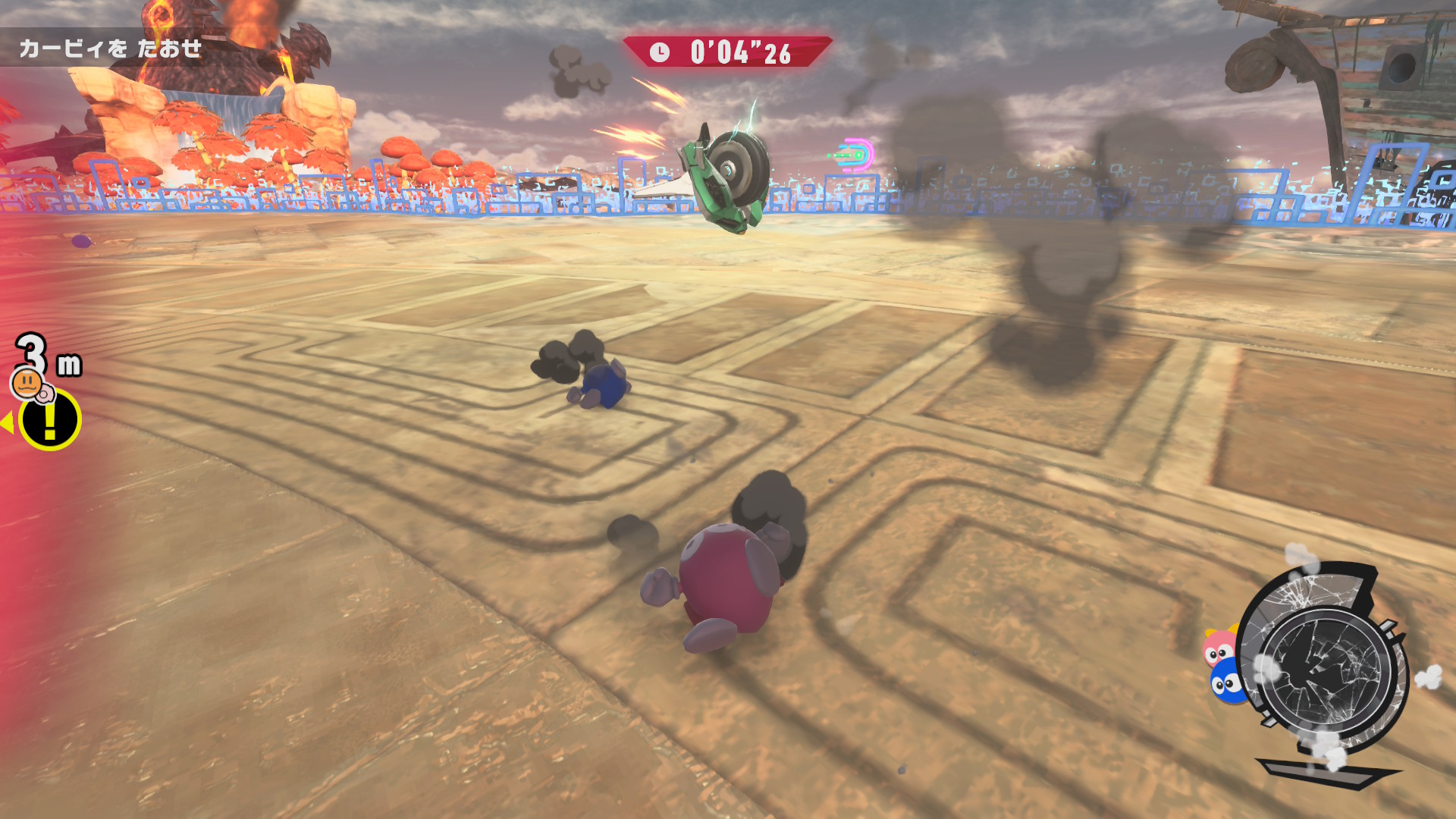
Task: Select the yellow exclamation warning indicator
Action: tap(50, 419)
